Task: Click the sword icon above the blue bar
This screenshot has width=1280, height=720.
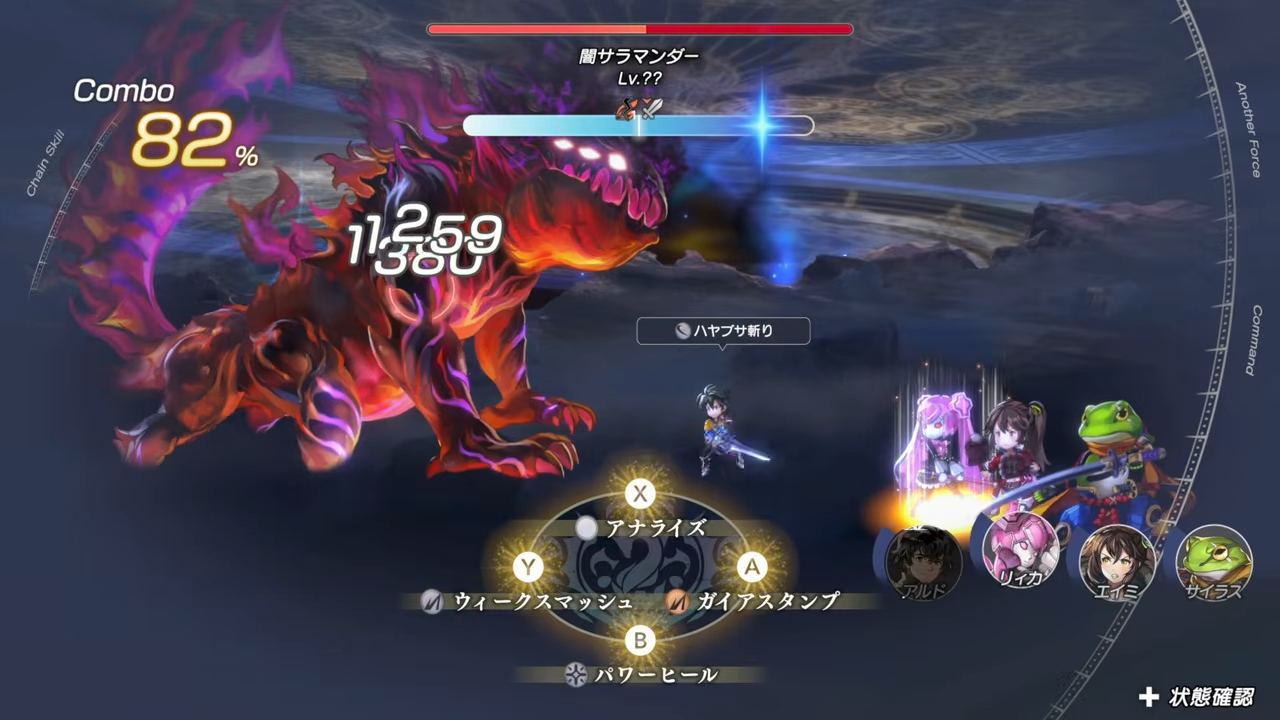Action: point(652,109)
